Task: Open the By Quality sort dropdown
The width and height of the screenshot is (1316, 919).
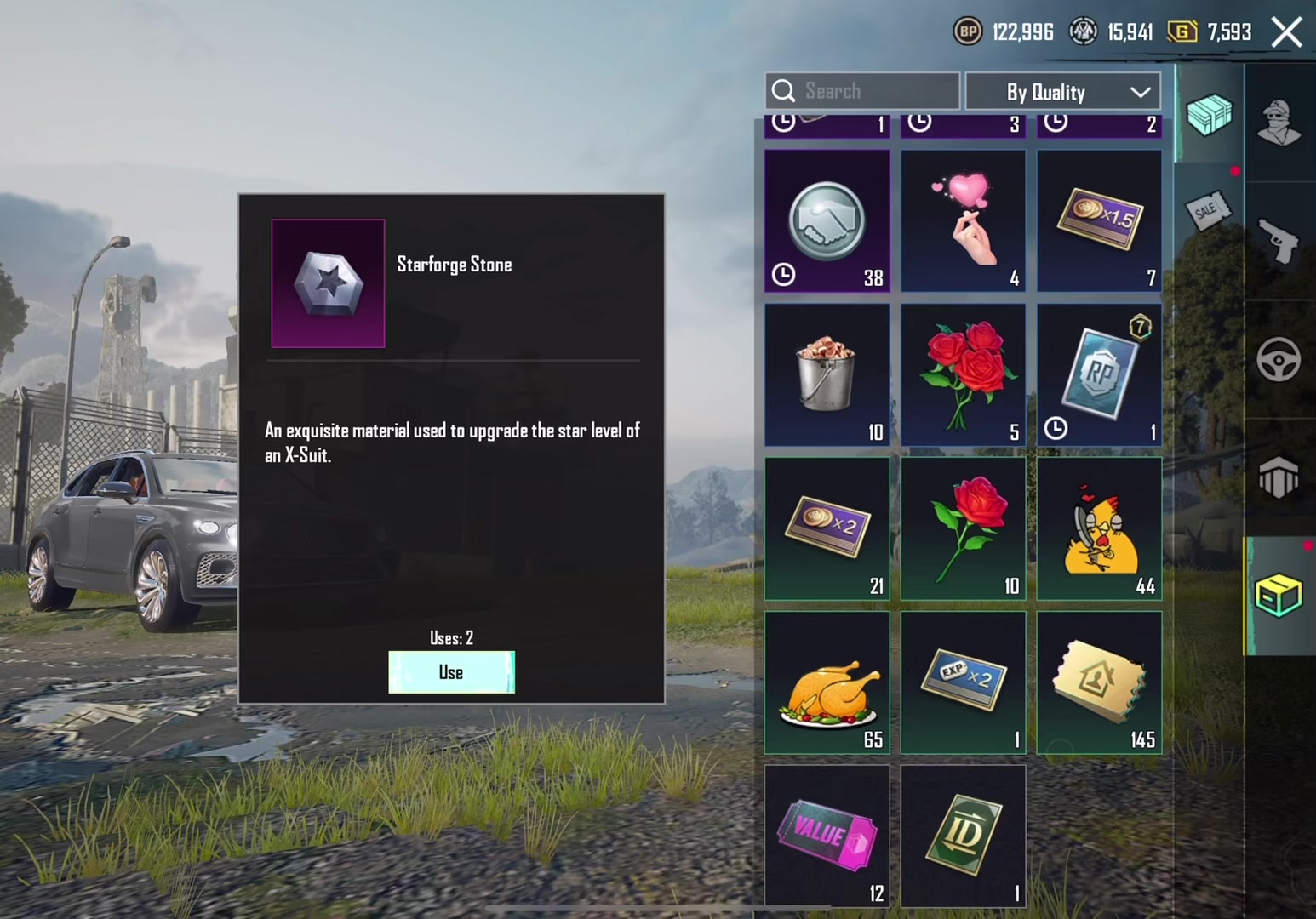Action: coord(1062,92)
